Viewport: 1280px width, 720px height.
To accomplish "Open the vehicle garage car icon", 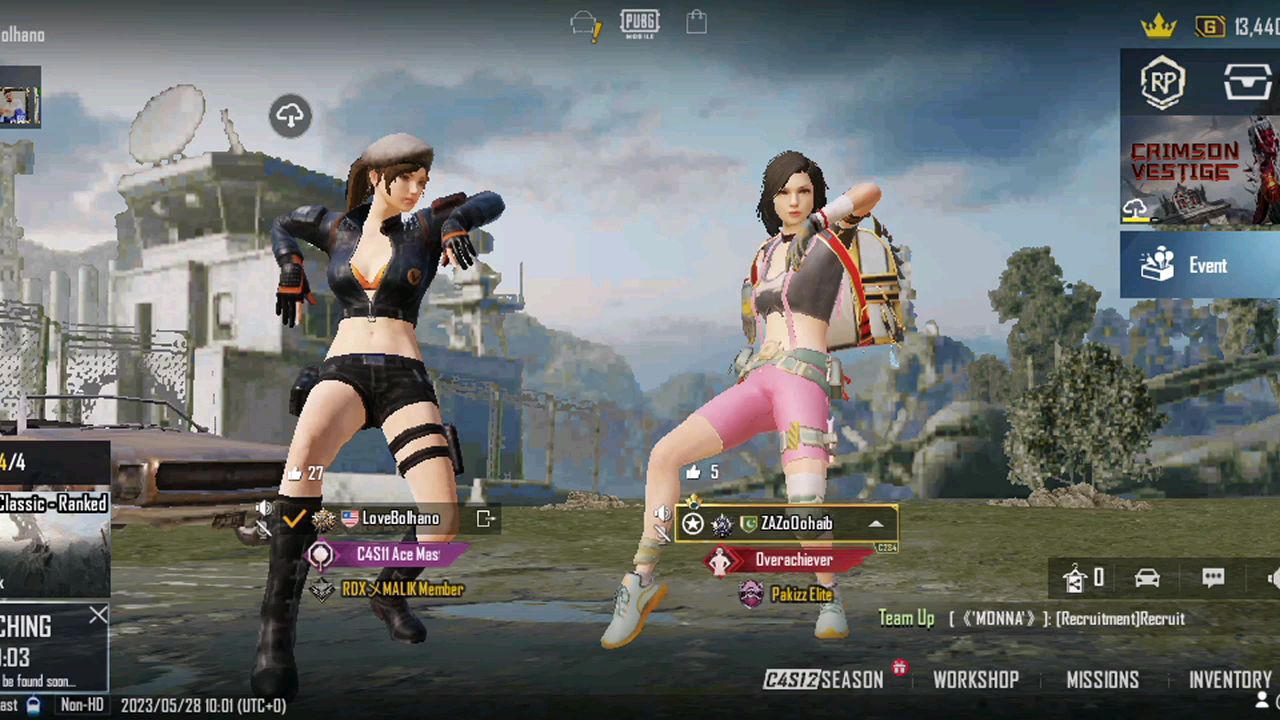I will pos(1147,578).
